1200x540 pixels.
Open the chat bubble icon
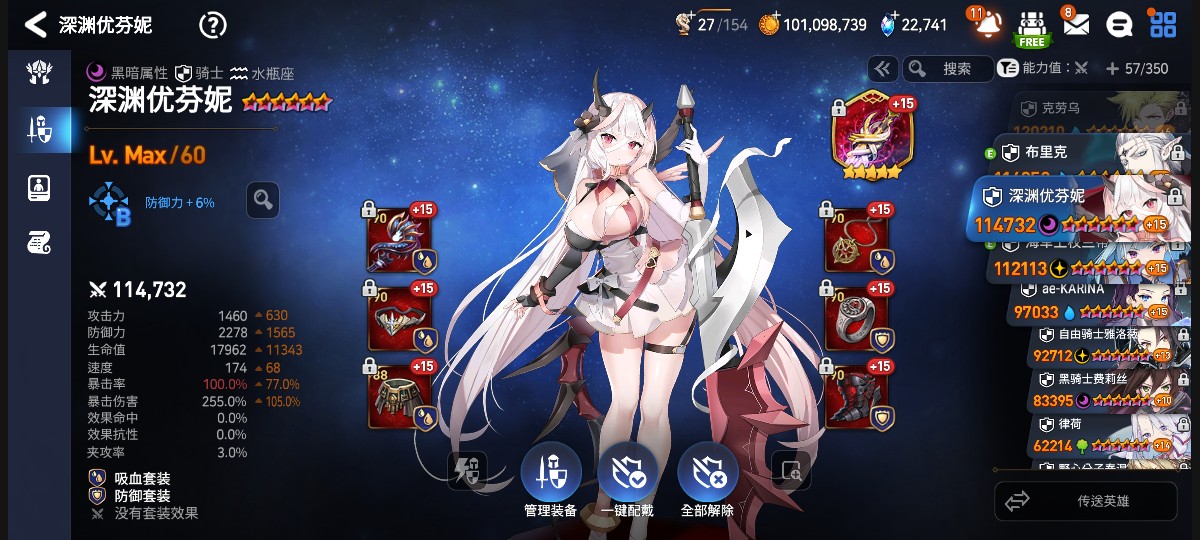coord(1122,25)
